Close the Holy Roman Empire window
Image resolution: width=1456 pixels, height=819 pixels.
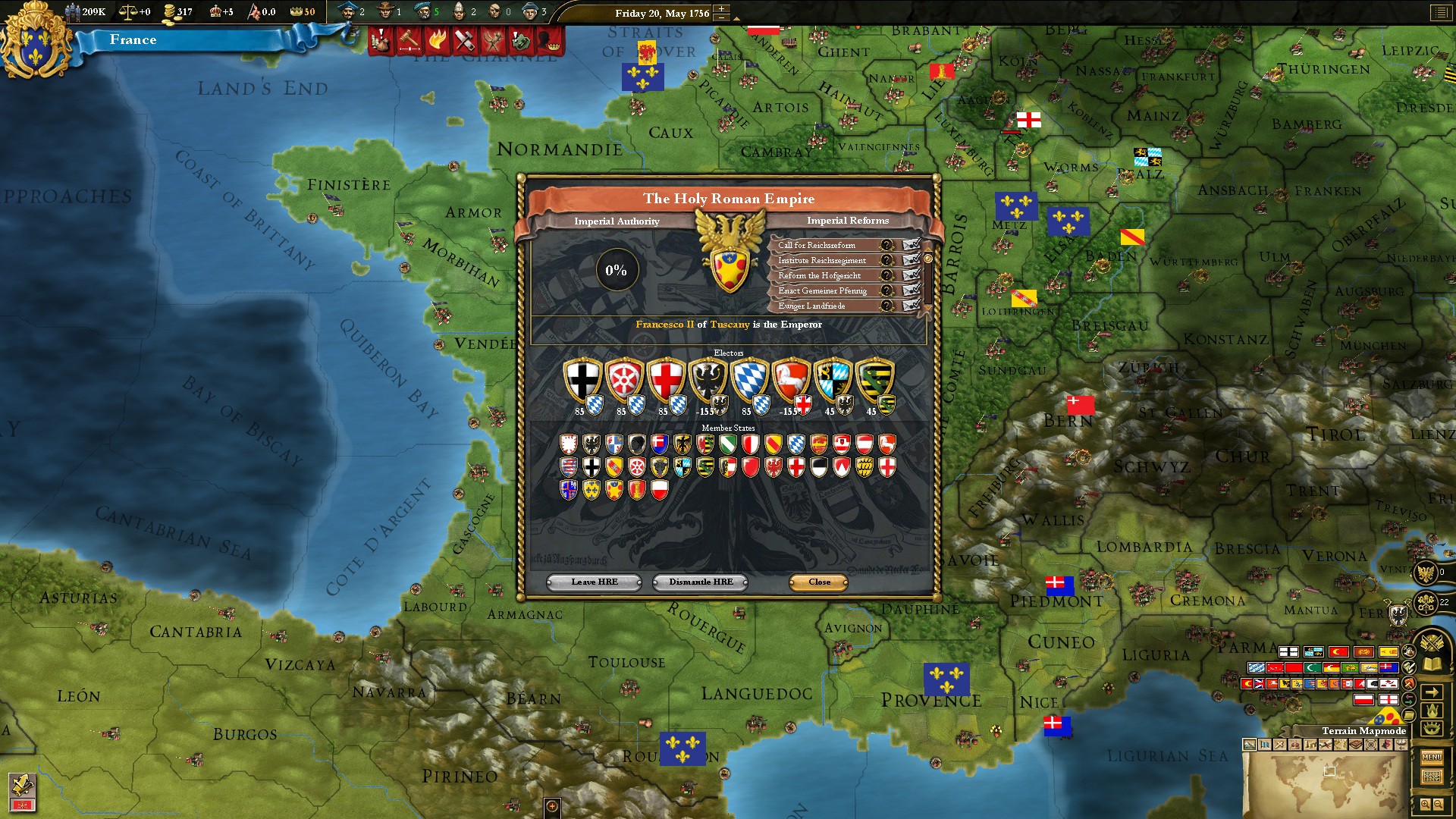(x=819, y=582)
